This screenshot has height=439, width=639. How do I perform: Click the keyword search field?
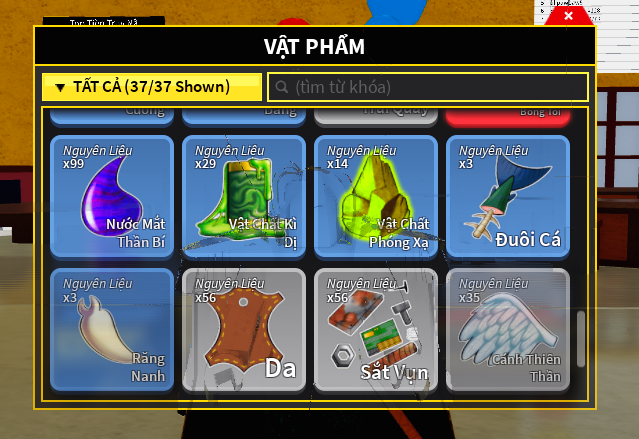point(428,87)
